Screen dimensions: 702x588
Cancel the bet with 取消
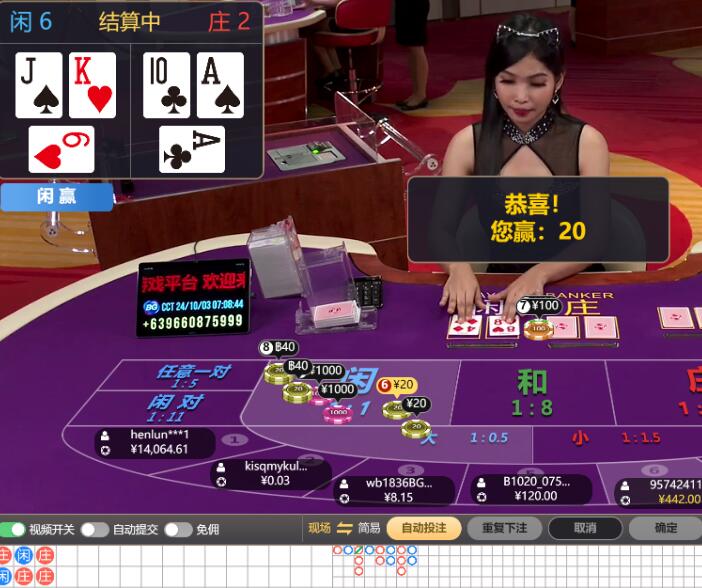tap(585, 528)
